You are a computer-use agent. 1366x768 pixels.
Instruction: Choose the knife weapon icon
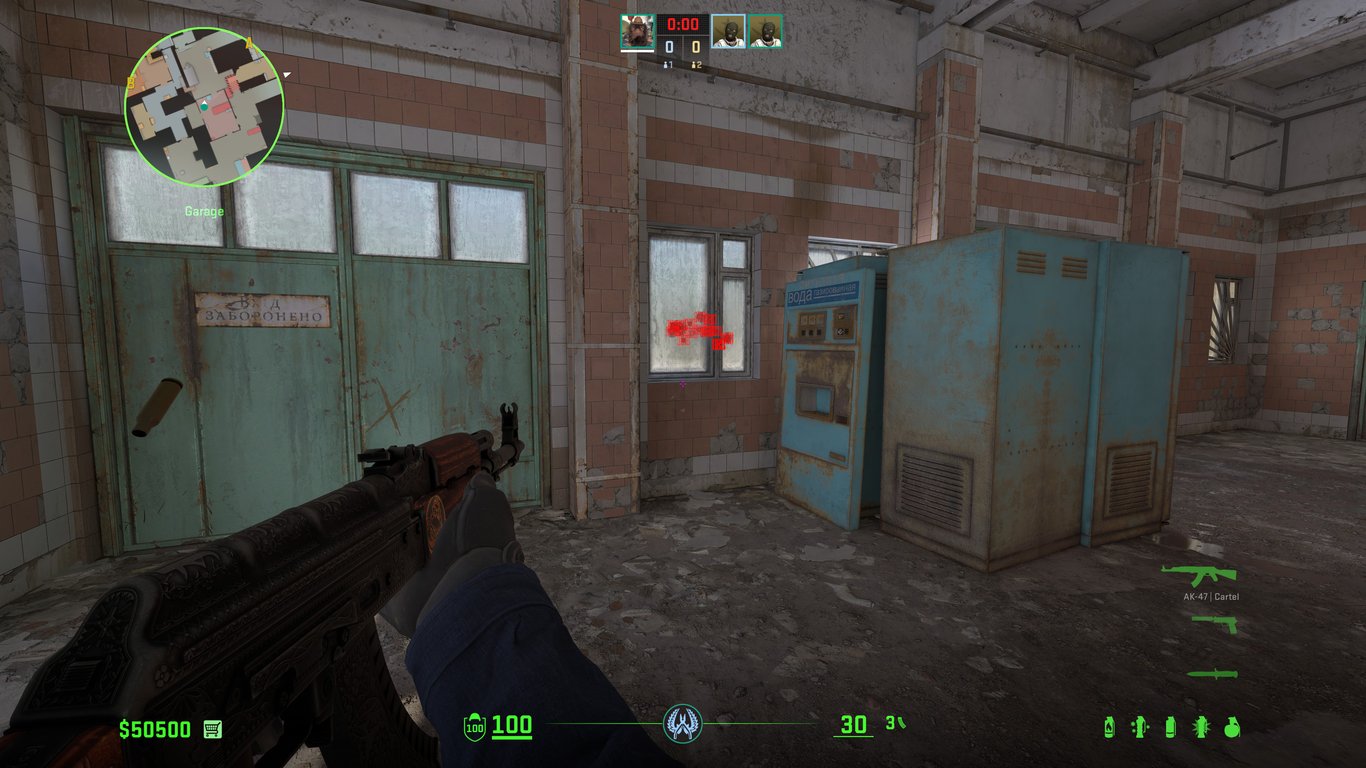(x=1212, y=674)
